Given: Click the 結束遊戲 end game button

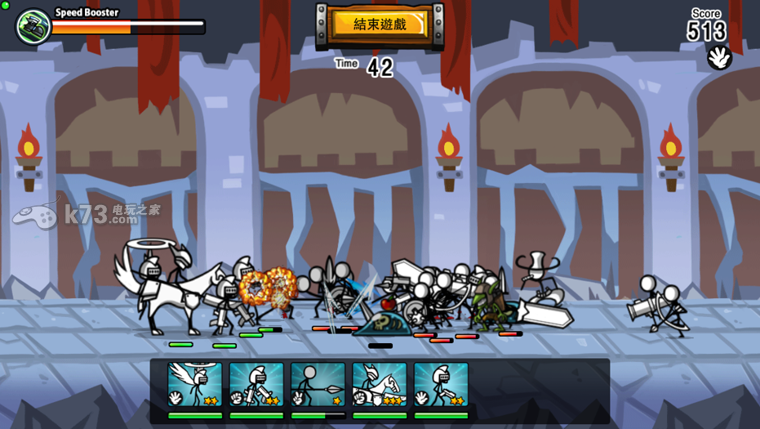Looking at the screenshot, I should pos(379,24).
